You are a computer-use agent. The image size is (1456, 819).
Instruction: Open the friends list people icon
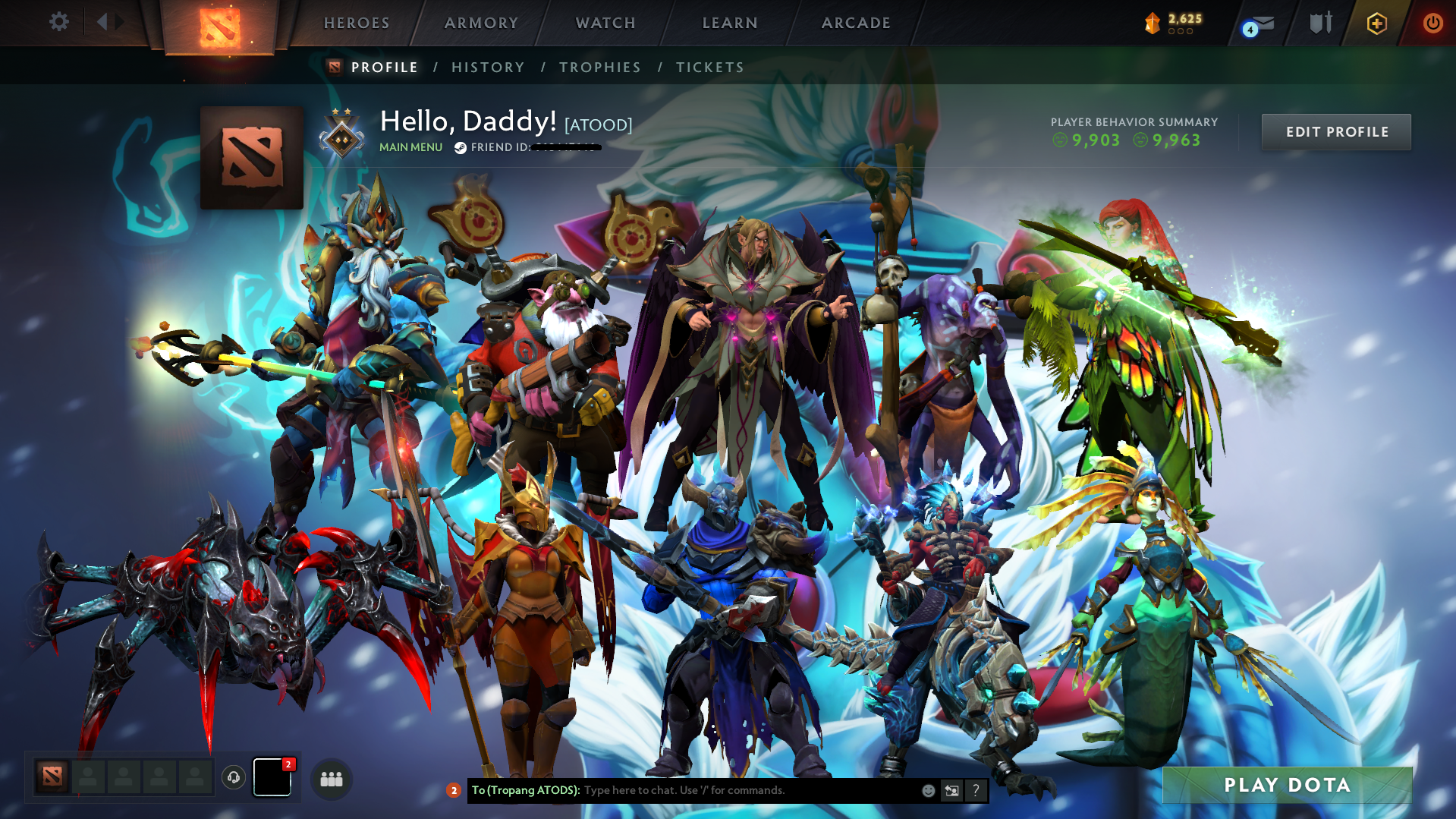331,779
